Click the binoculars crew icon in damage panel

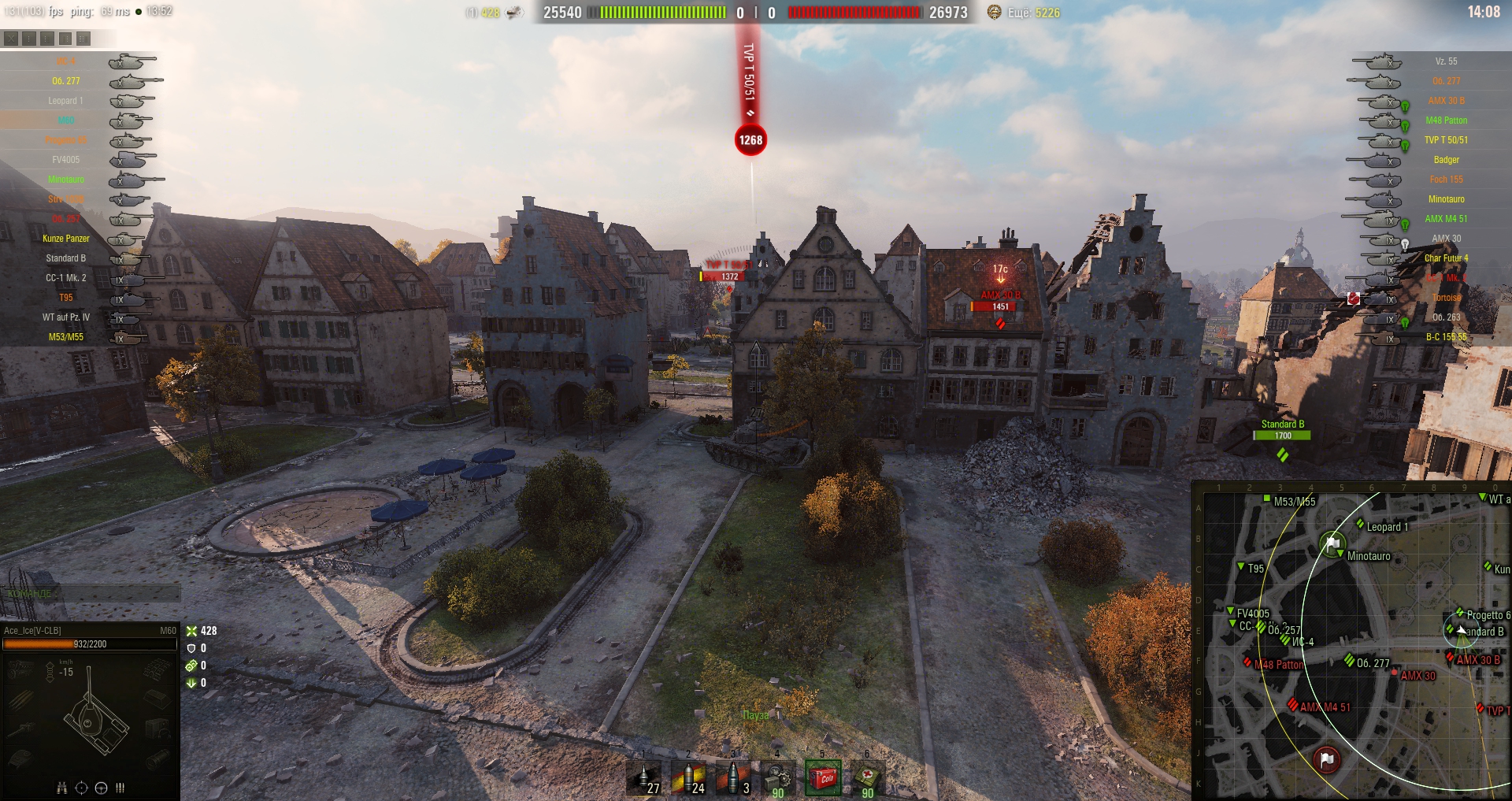click(61, 788)
